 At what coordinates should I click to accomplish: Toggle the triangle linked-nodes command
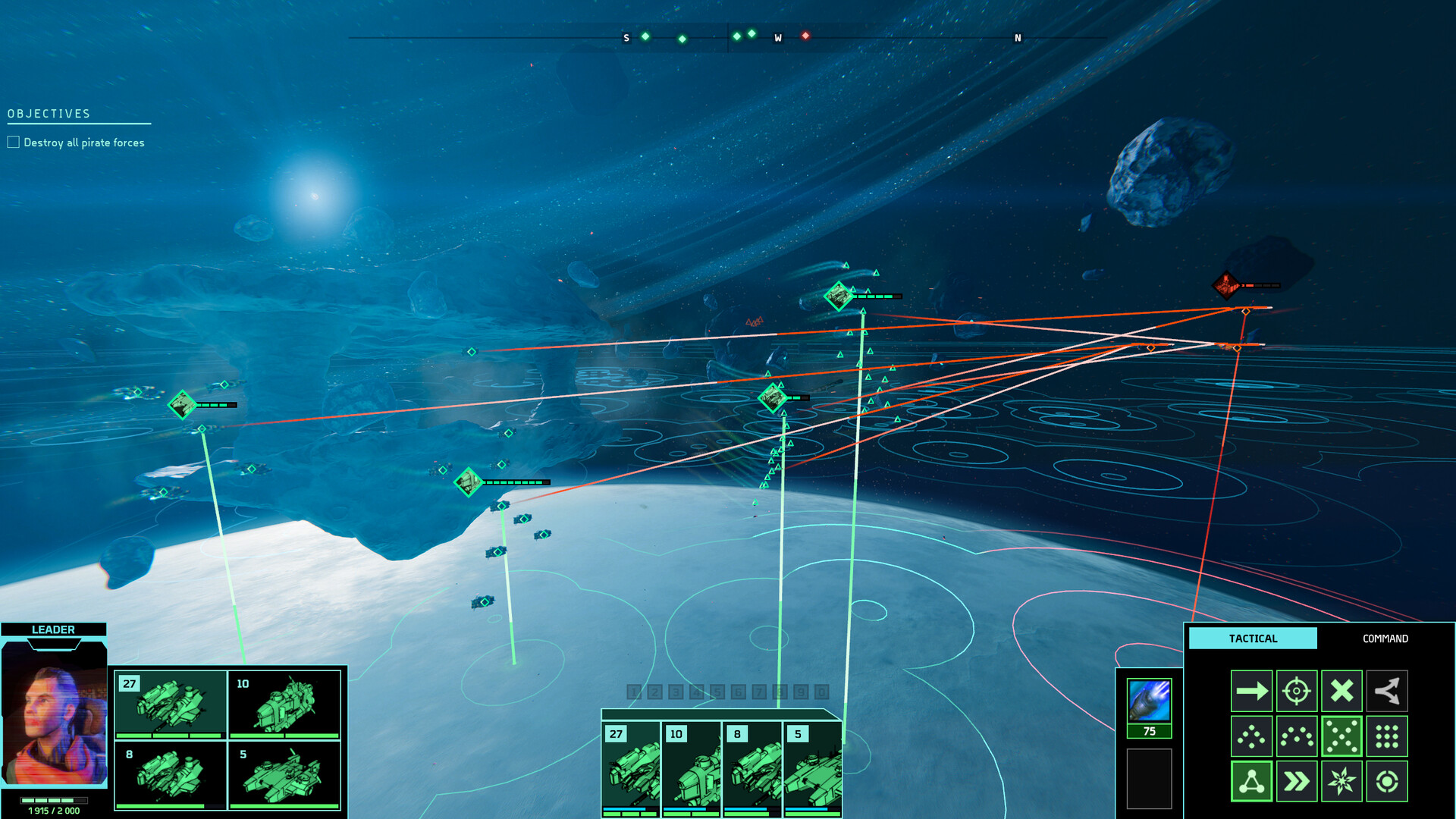pos(1251,781)
